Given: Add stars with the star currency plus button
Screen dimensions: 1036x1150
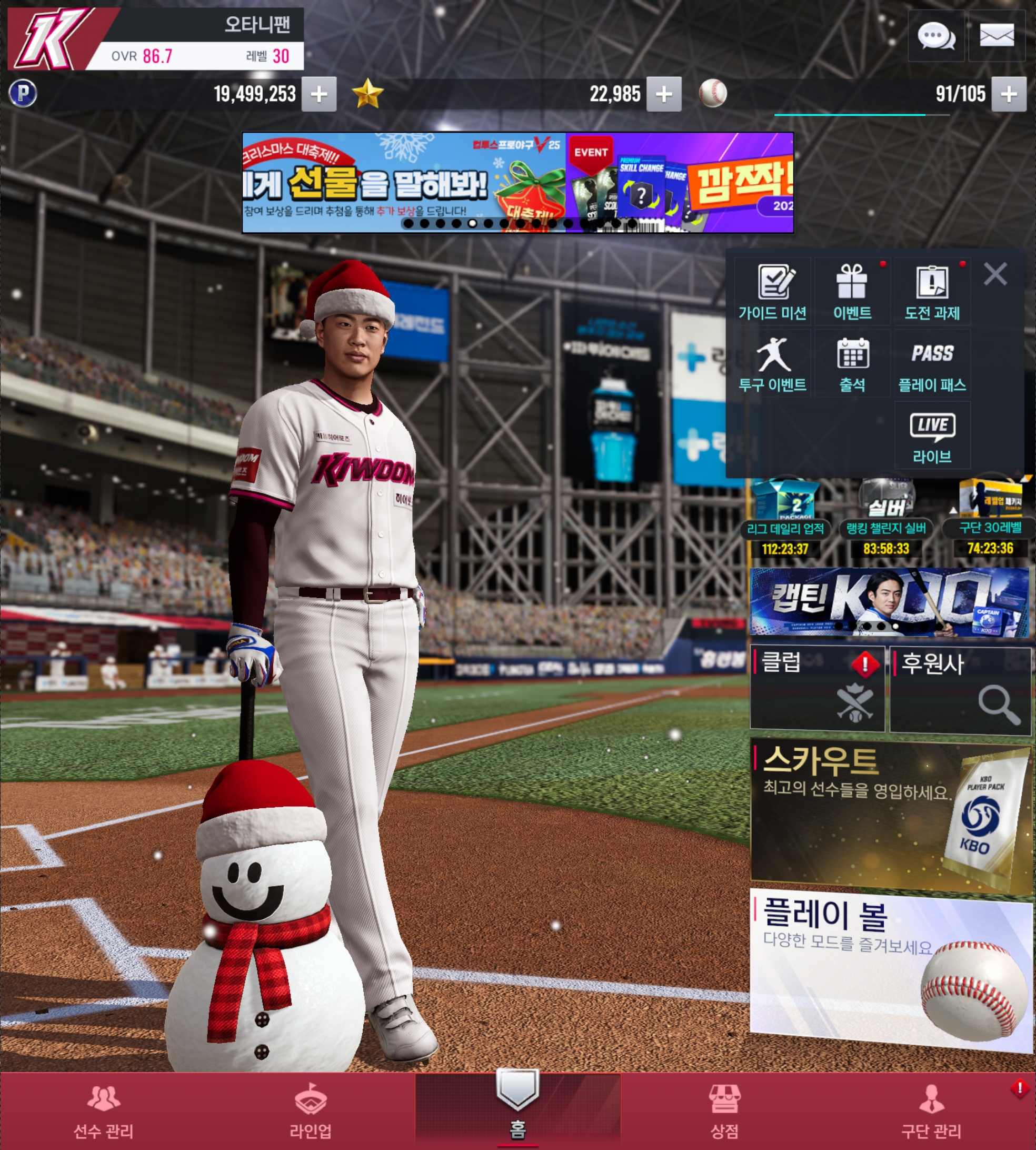Looking at the screenshot, I should coord(664,94).
